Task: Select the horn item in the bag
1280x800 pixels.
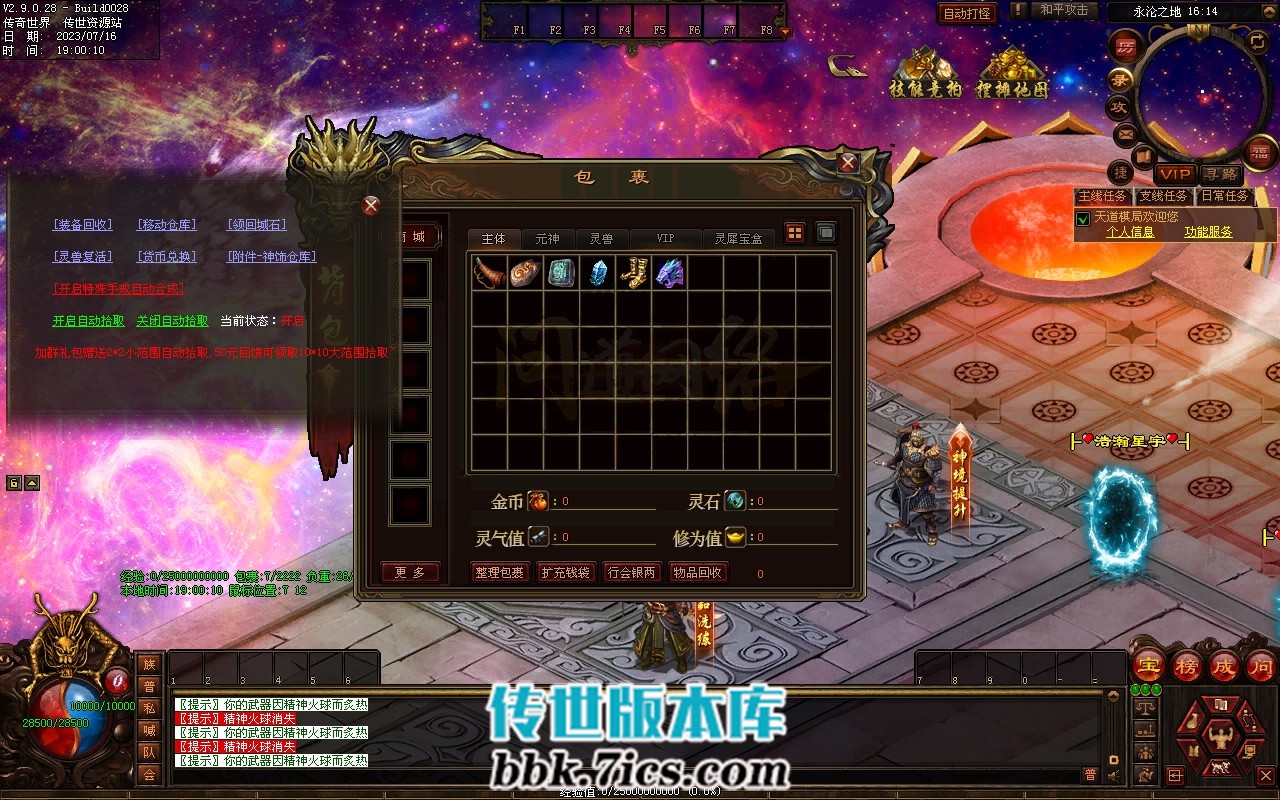Action: tap(489, 273)
